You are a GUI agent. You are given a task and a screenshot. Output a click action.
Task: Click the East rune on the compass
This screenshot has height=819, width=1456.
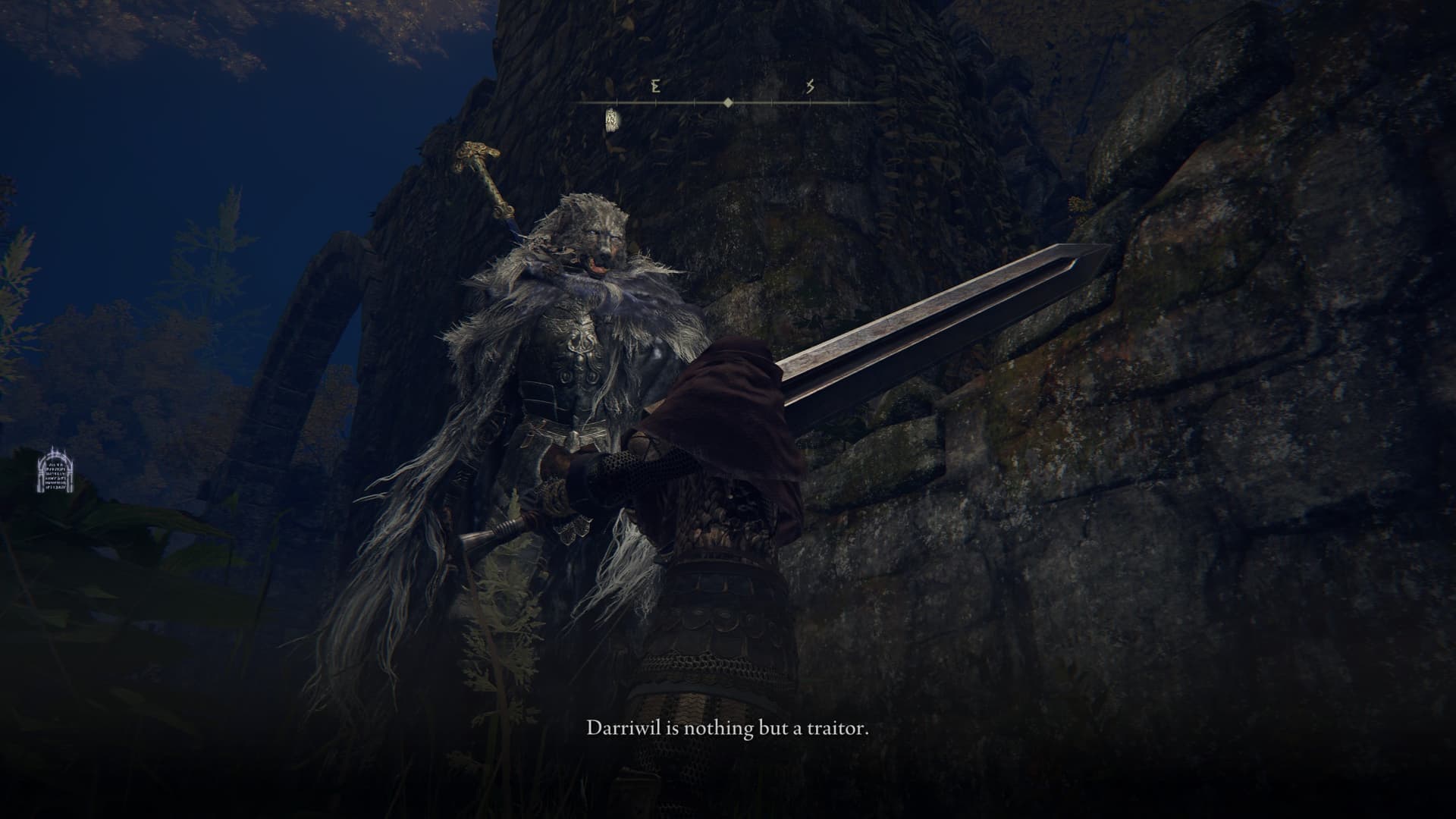[x=655, y=86]
